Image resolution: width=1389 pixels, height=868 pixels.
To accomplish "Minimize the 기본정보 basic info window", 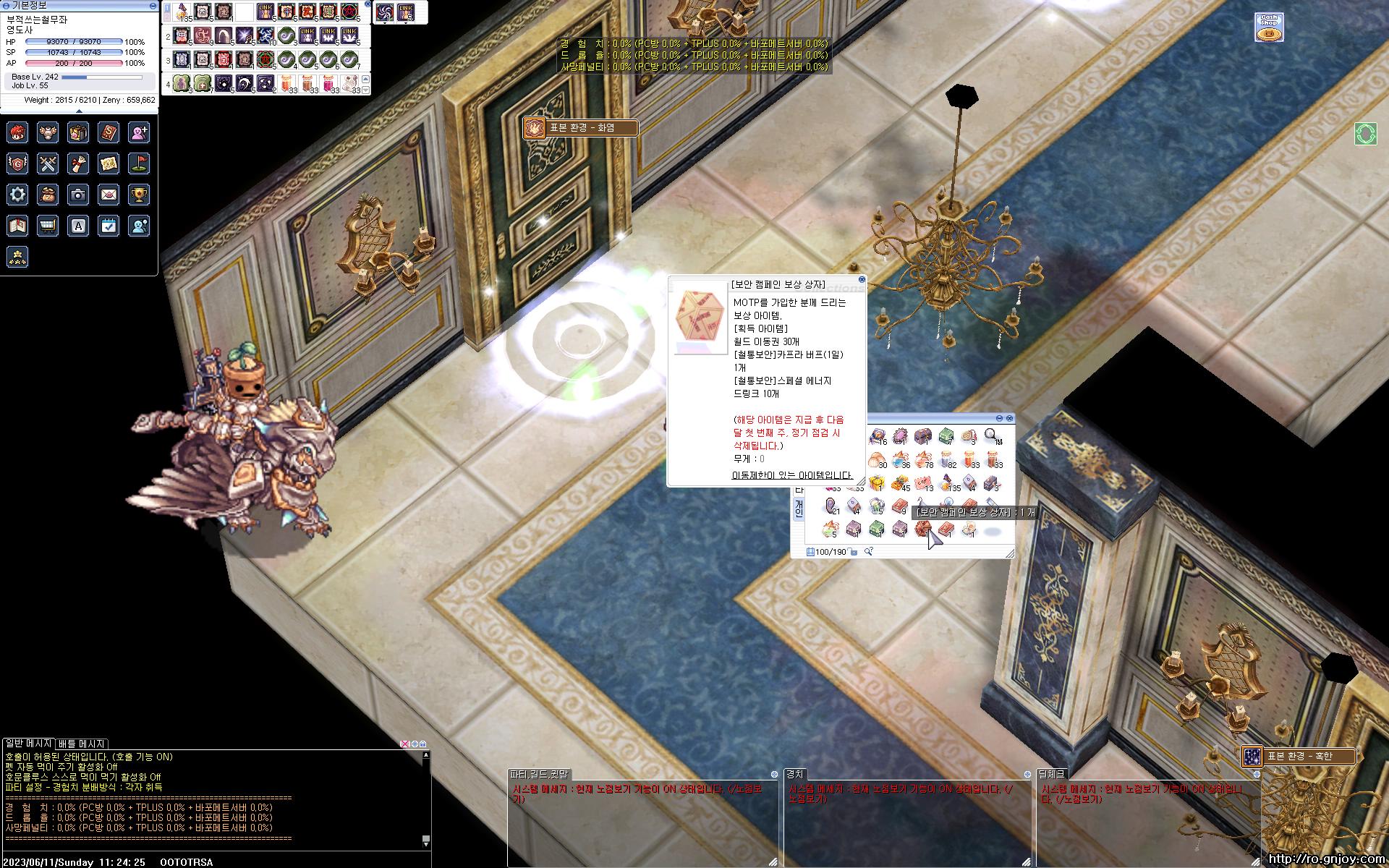I will 152,5.
